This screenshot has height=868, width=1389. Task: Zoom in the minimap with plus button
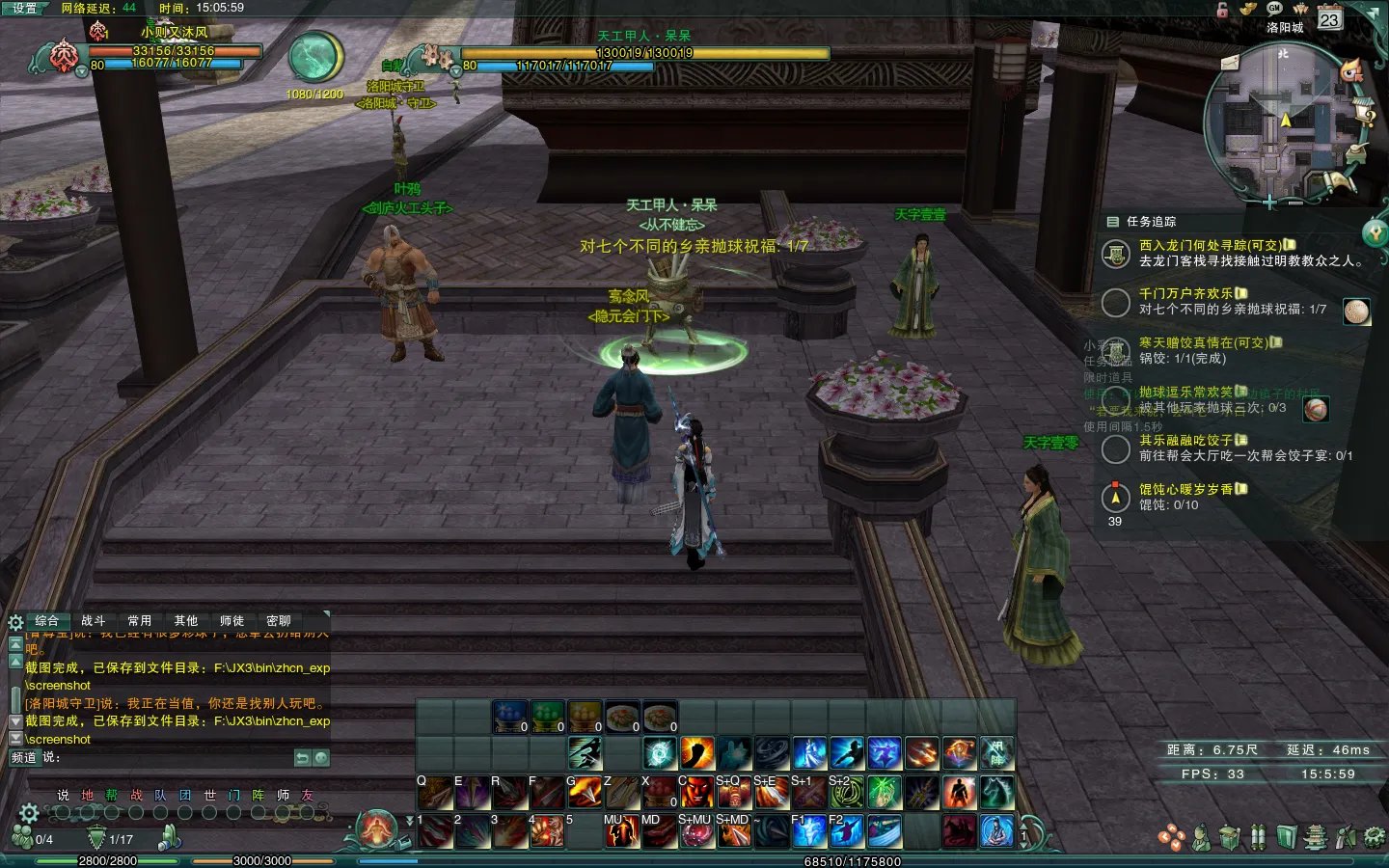(1269, 203)
